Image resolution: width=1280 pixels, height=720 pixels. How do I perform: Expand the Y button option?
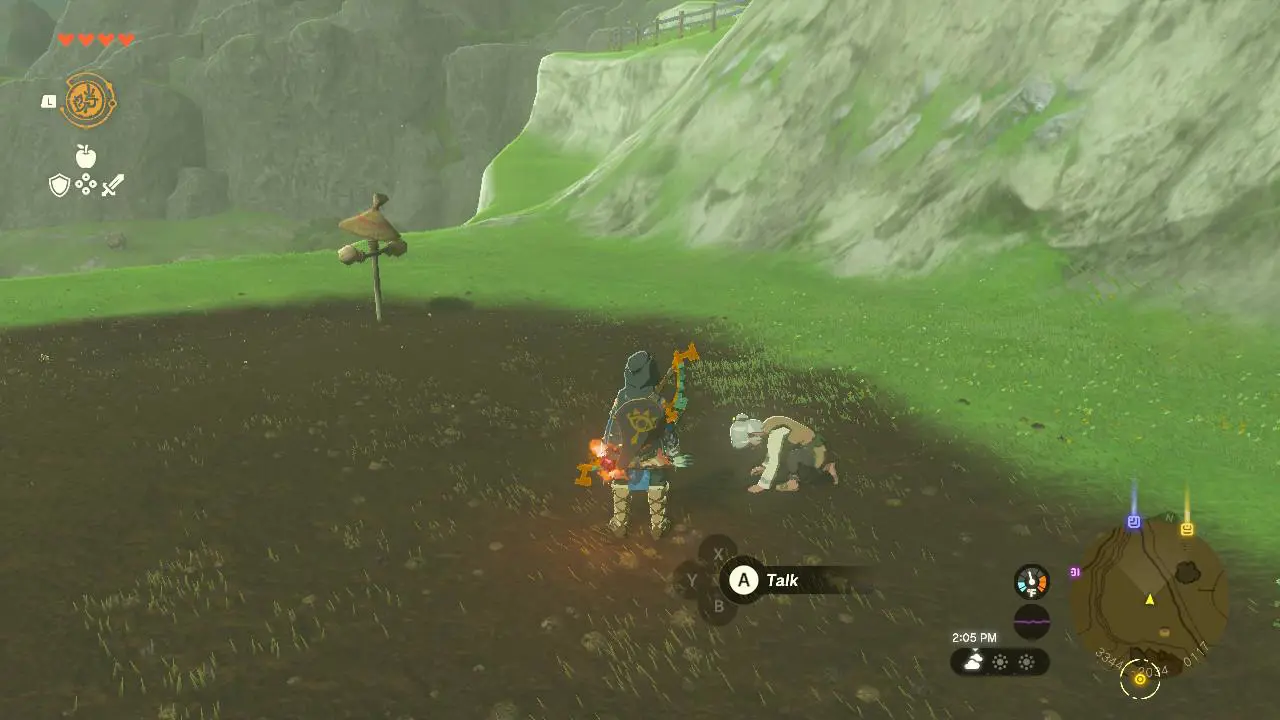pos(693,580)
